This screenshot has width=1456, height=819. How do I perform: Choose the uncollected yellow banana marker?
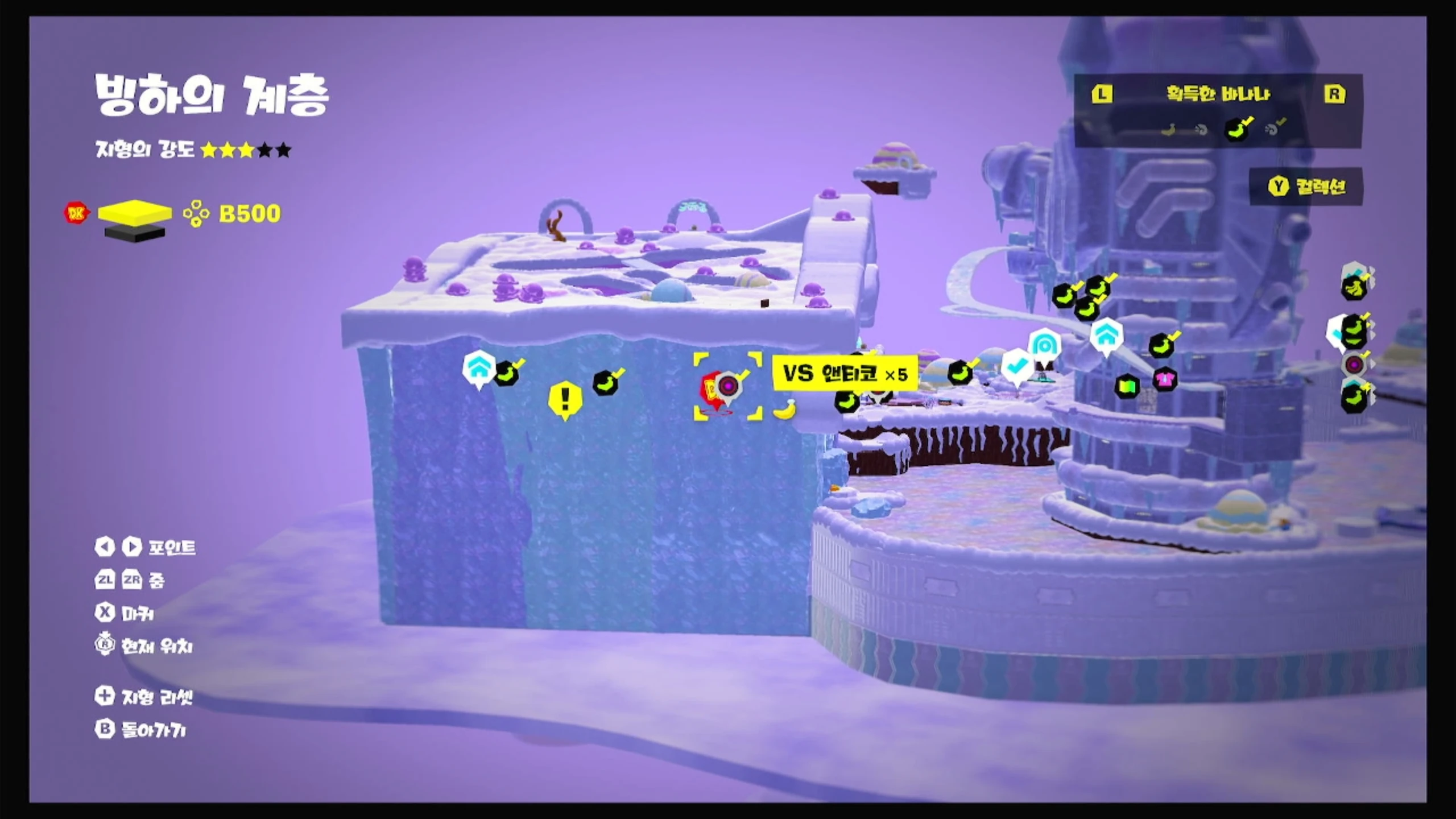(x=785, y=409)
